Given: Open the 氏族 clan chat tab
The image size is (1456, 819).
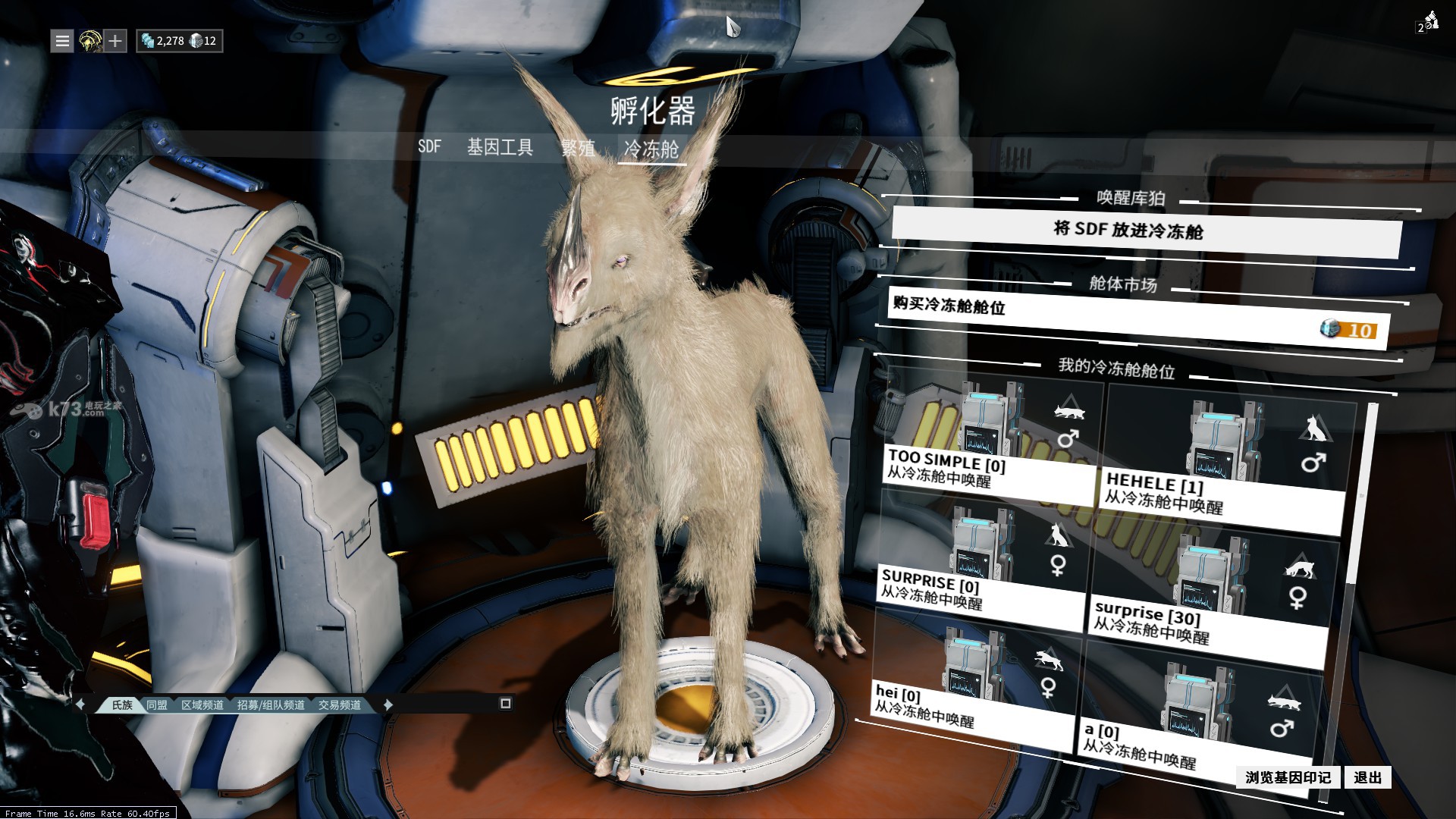Looking at the screenshot, I should click(121, 705).
